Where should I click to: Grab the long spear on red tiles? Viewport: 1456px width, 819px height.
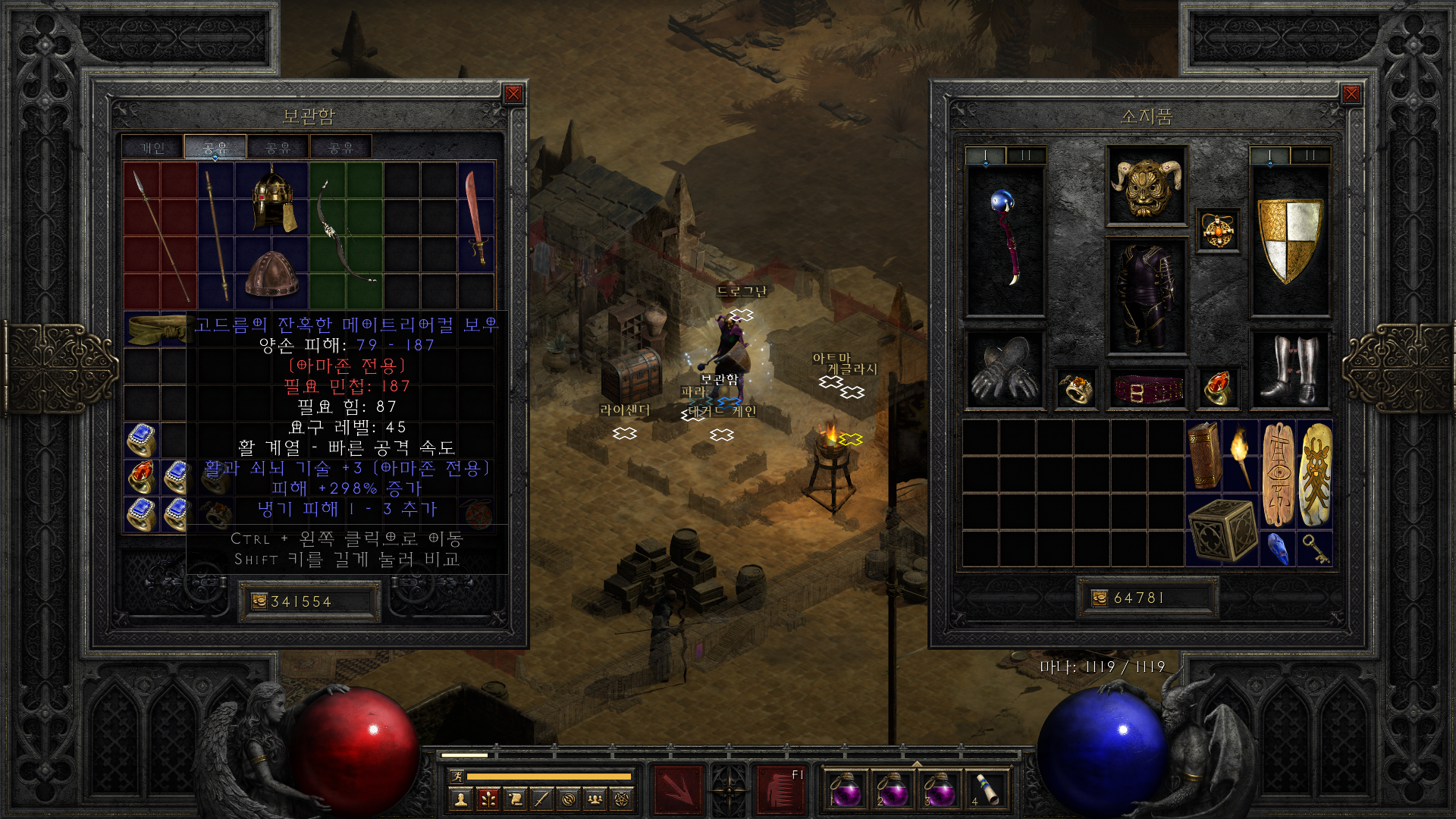pyautogui.click(x=161, y=234)
